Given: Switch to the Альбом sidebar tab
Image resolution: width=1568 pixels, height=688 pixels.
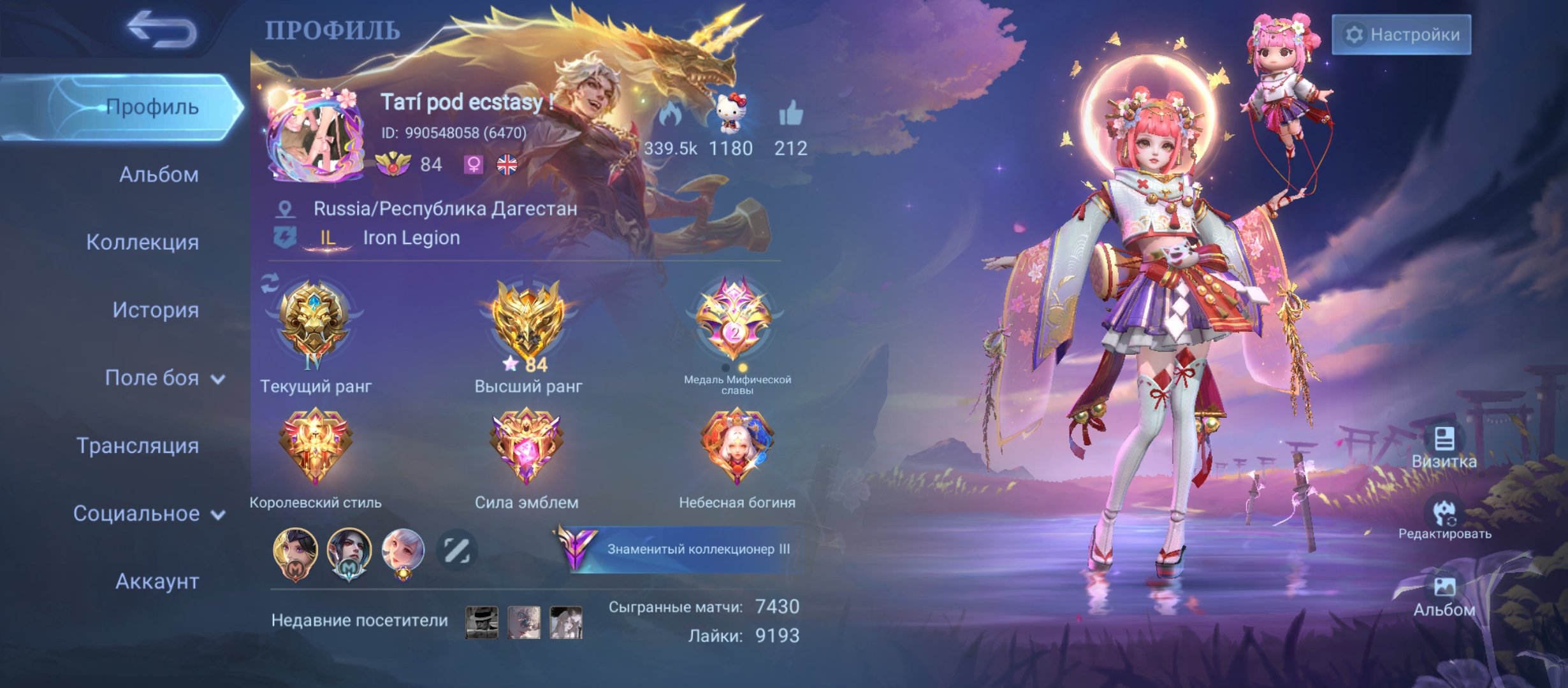Looking at the screenshot, I should click(158, 175).
